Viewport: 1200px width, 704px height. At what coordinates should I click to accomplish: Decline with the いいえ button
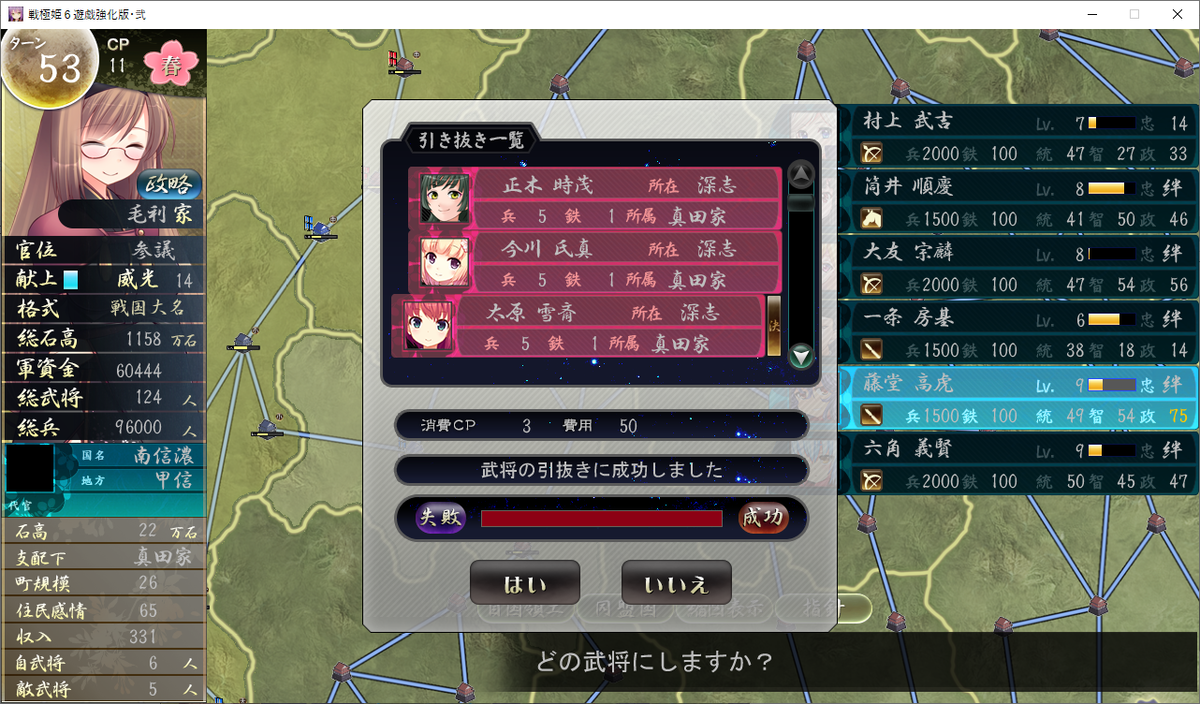[x=676, y=582]
